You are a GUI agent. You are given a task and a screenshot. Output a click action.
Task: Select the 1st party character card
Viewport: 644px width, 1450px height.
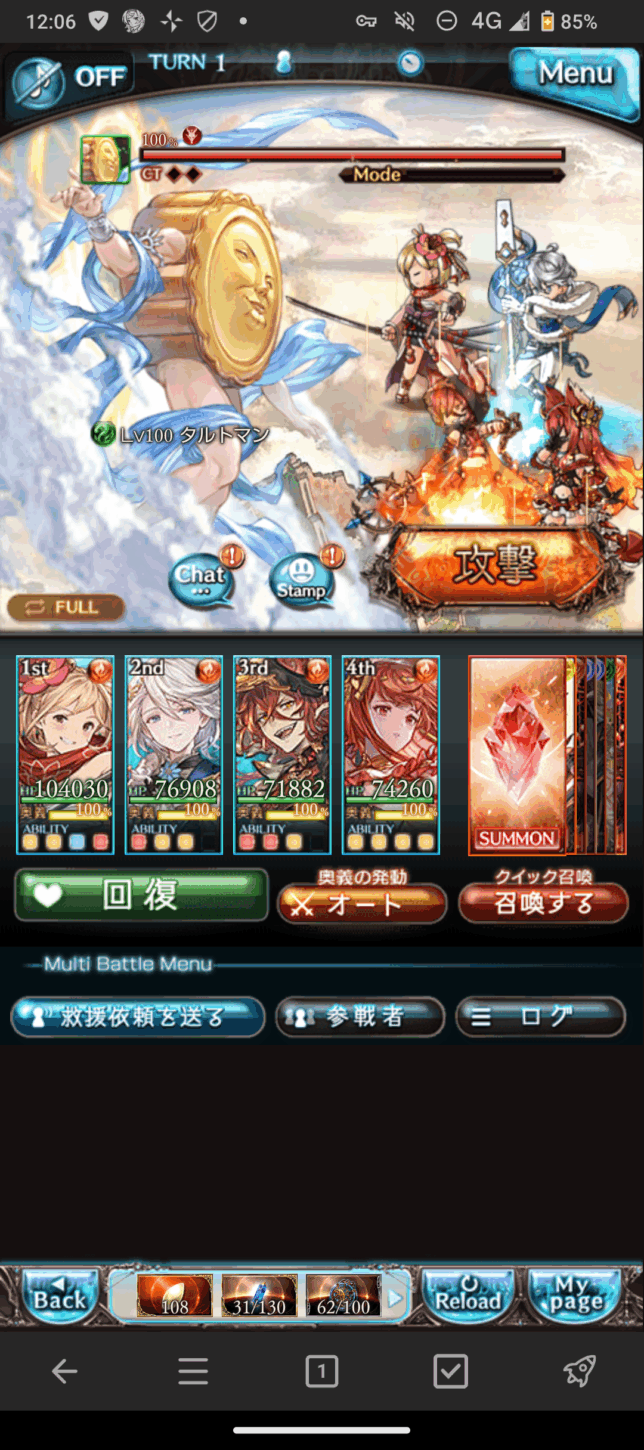click(x=65, y=755)
